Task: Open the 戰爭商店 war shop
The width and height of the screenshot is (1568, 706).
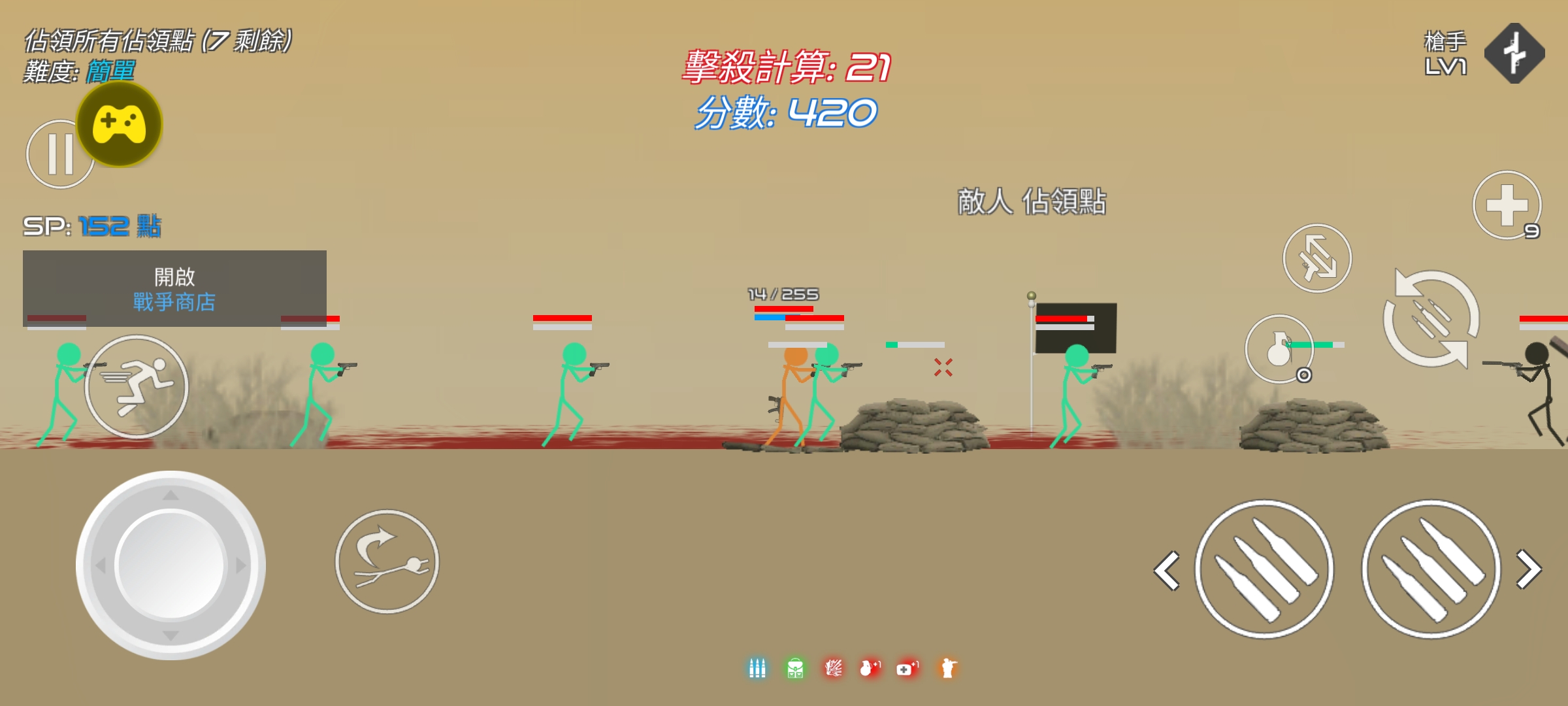Action: (174, 288)
